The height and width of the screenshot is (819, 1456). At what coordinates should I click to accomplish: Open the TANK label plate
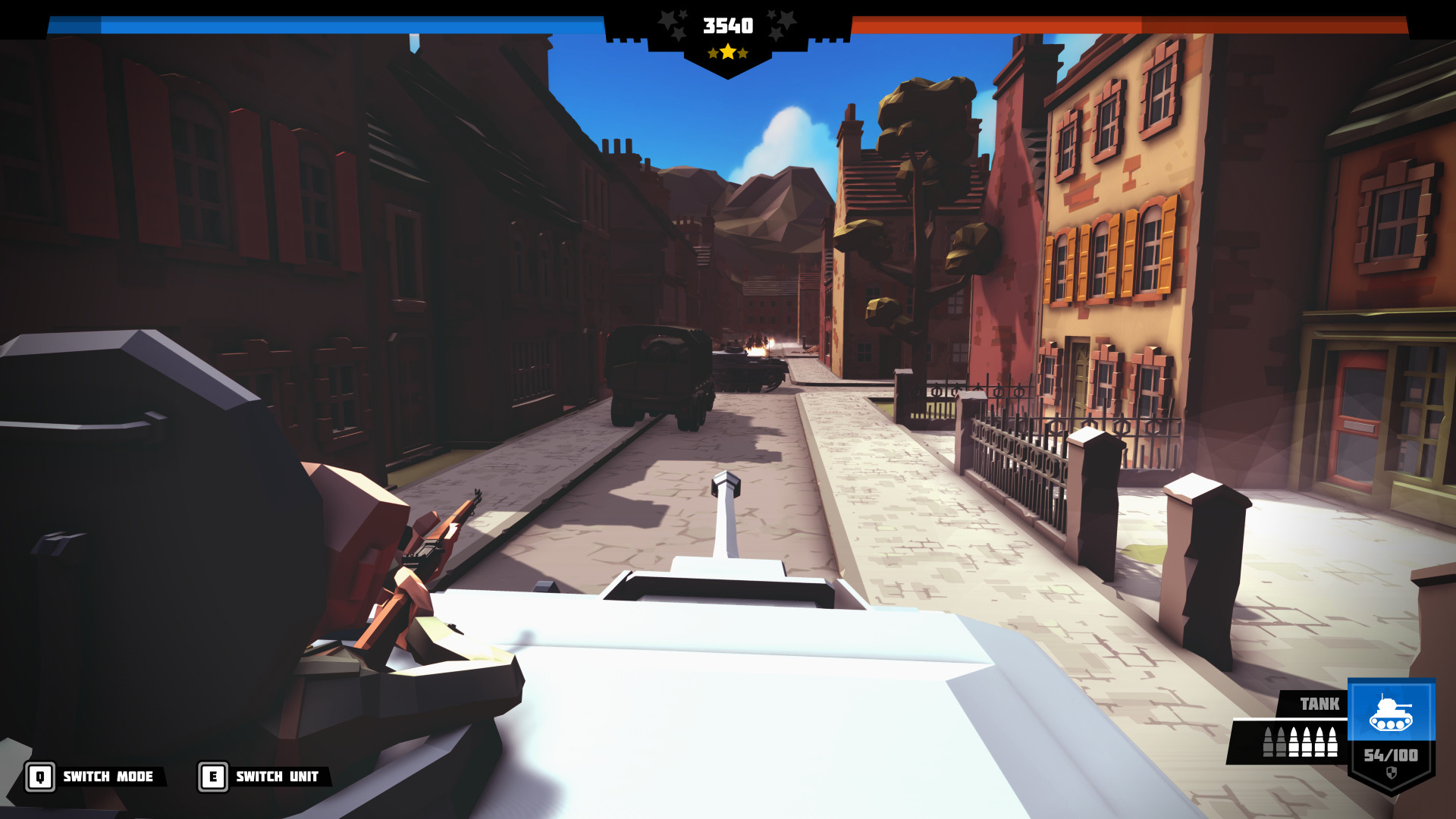coord(1319,703)
